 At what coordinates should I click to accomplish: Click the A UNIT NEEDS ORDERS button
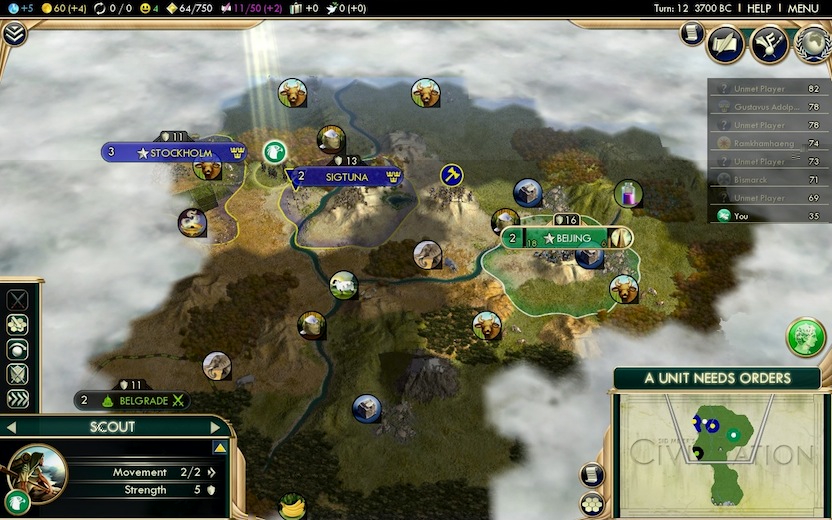717,379
